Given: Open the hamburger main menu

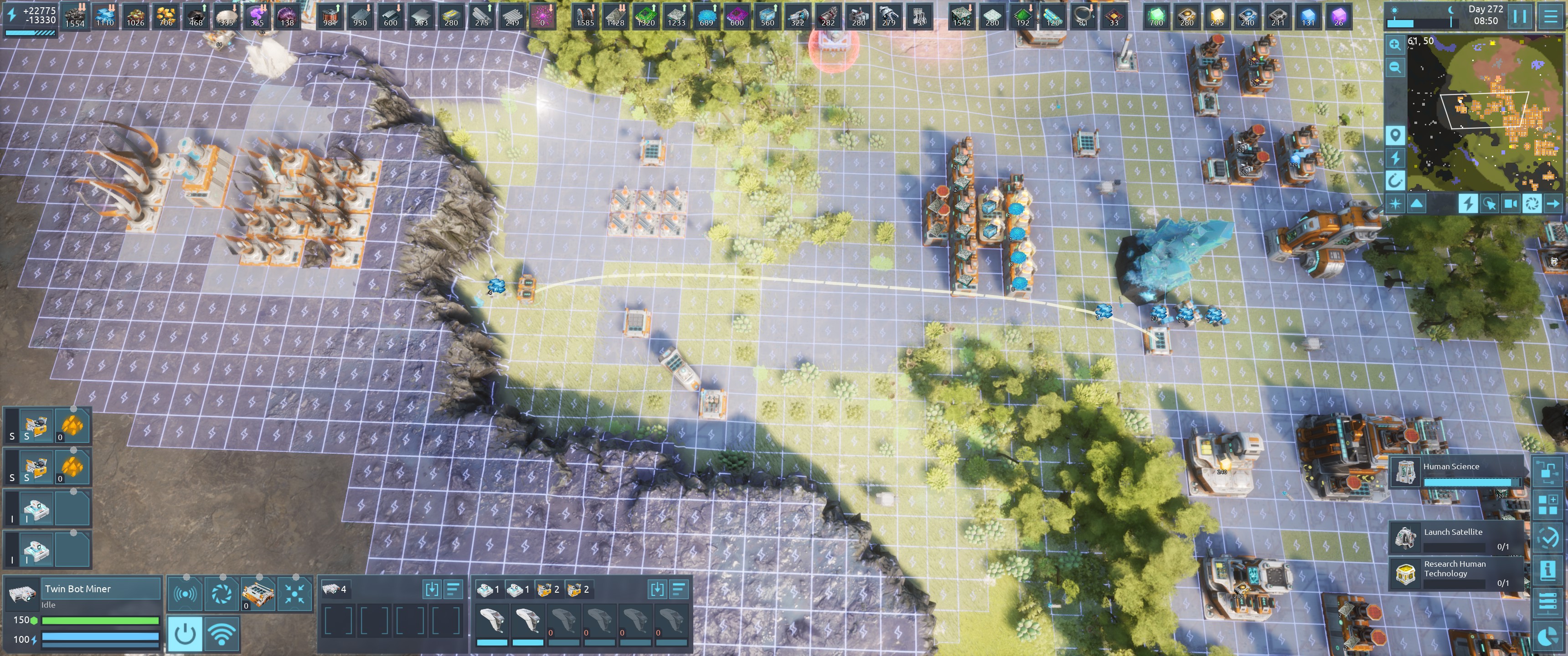Looking at the screenshot, I should pyautogui.click(x=1551, y=16).
